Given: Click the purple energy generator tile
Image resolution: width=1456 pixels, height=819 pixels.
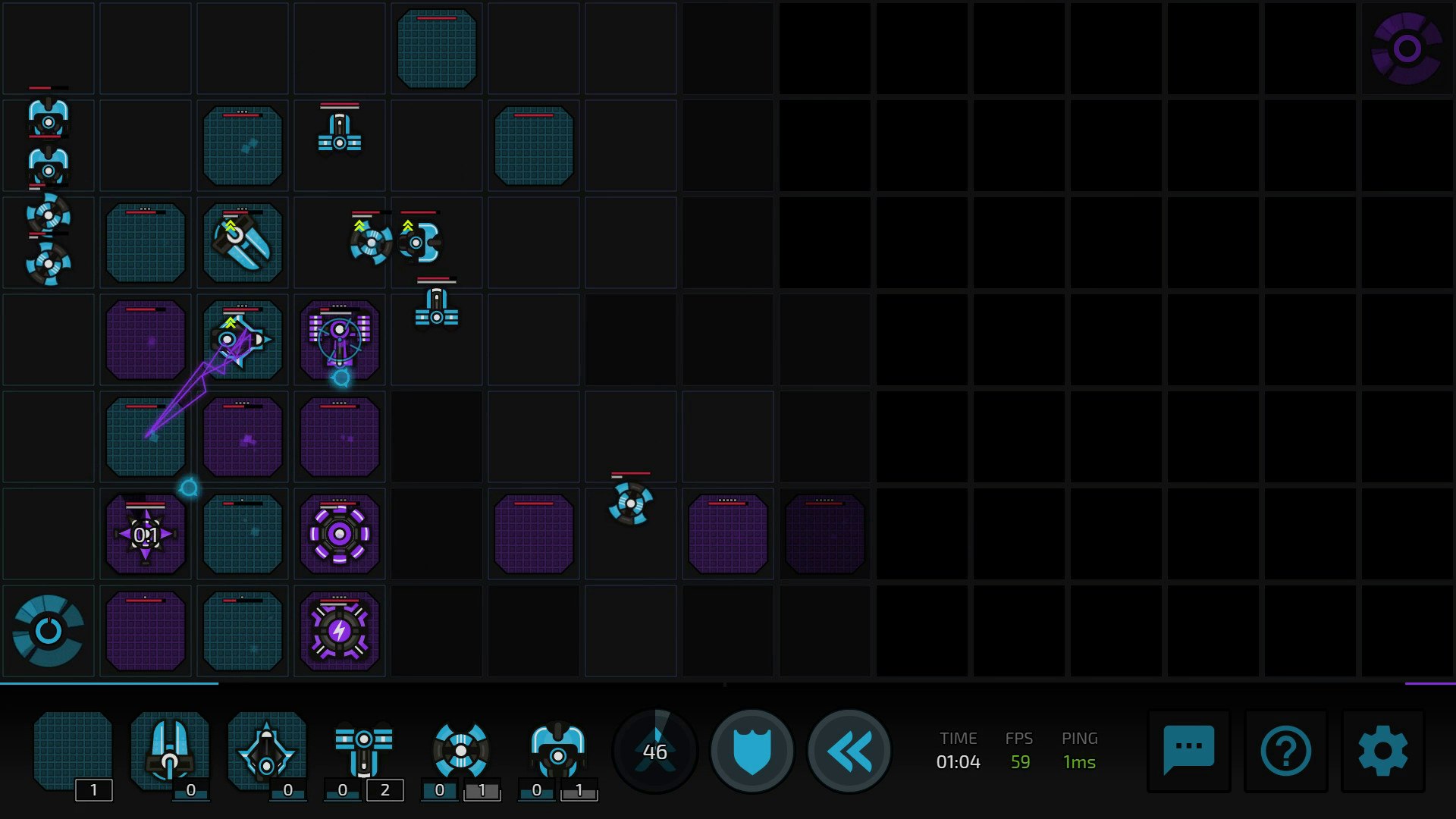Looking at the screenshot, I should [340, 629].
